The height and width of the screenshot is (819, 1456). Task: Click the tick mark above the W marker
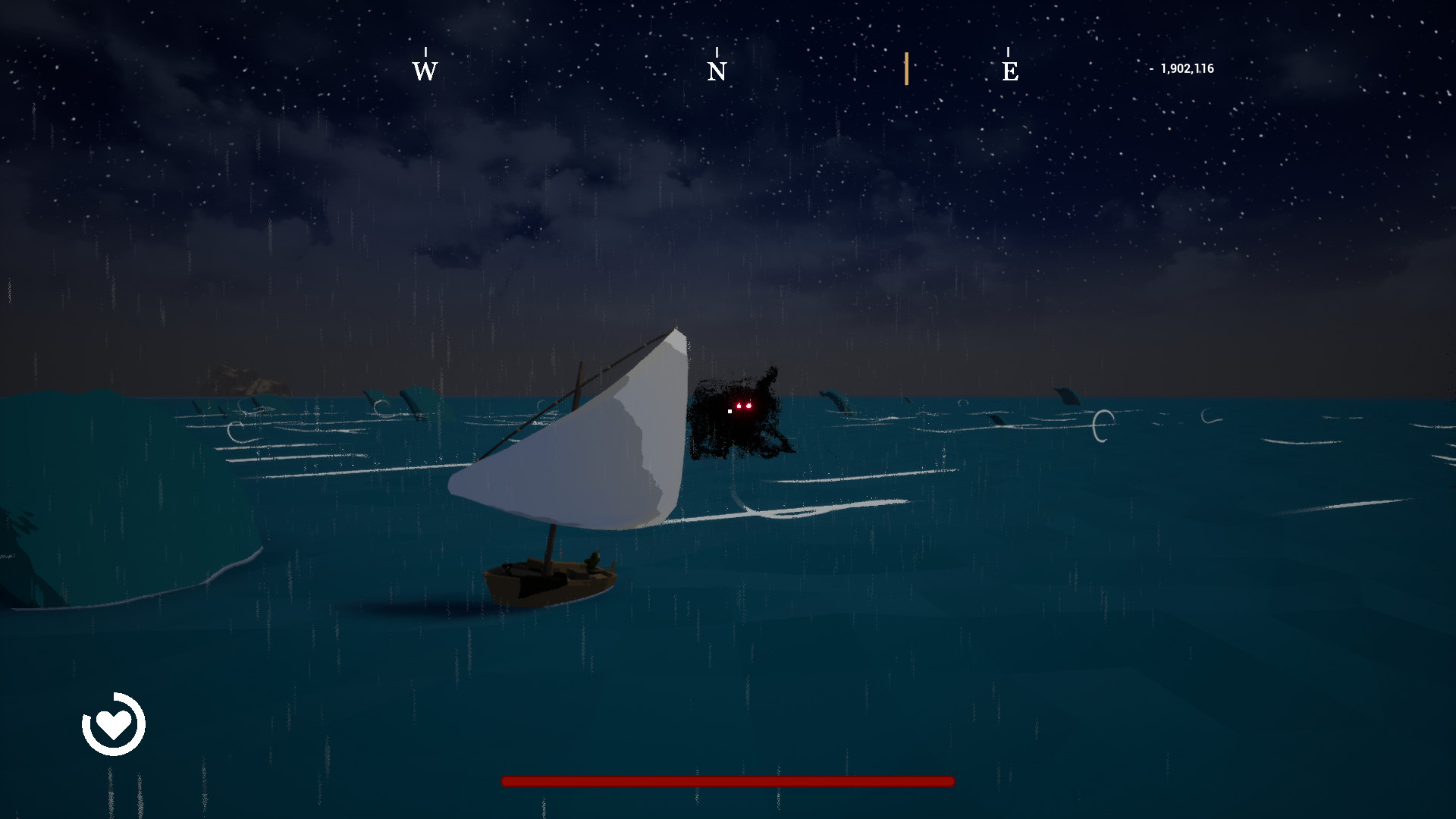[x=425, y=51]
